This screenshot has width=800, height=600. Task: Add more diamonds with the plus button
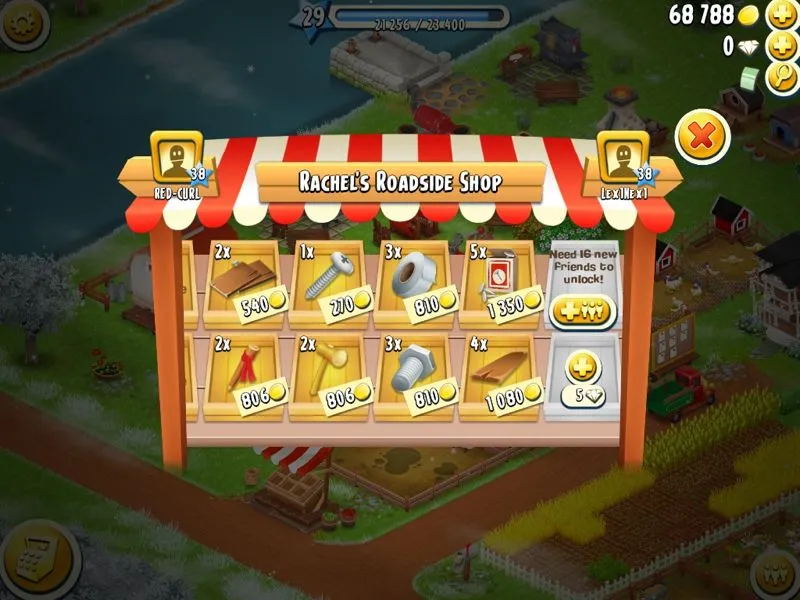coord(780,46)
